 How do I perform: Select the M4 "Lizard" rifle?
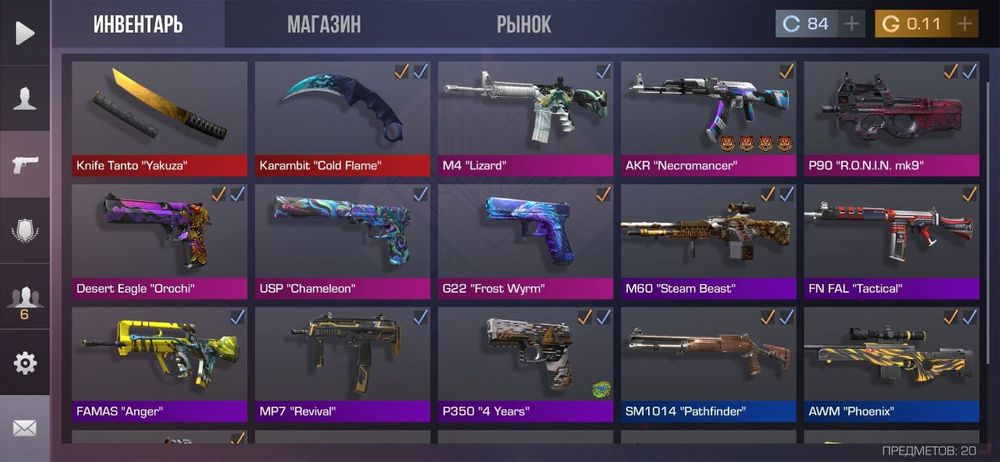(x=526, y=118)
